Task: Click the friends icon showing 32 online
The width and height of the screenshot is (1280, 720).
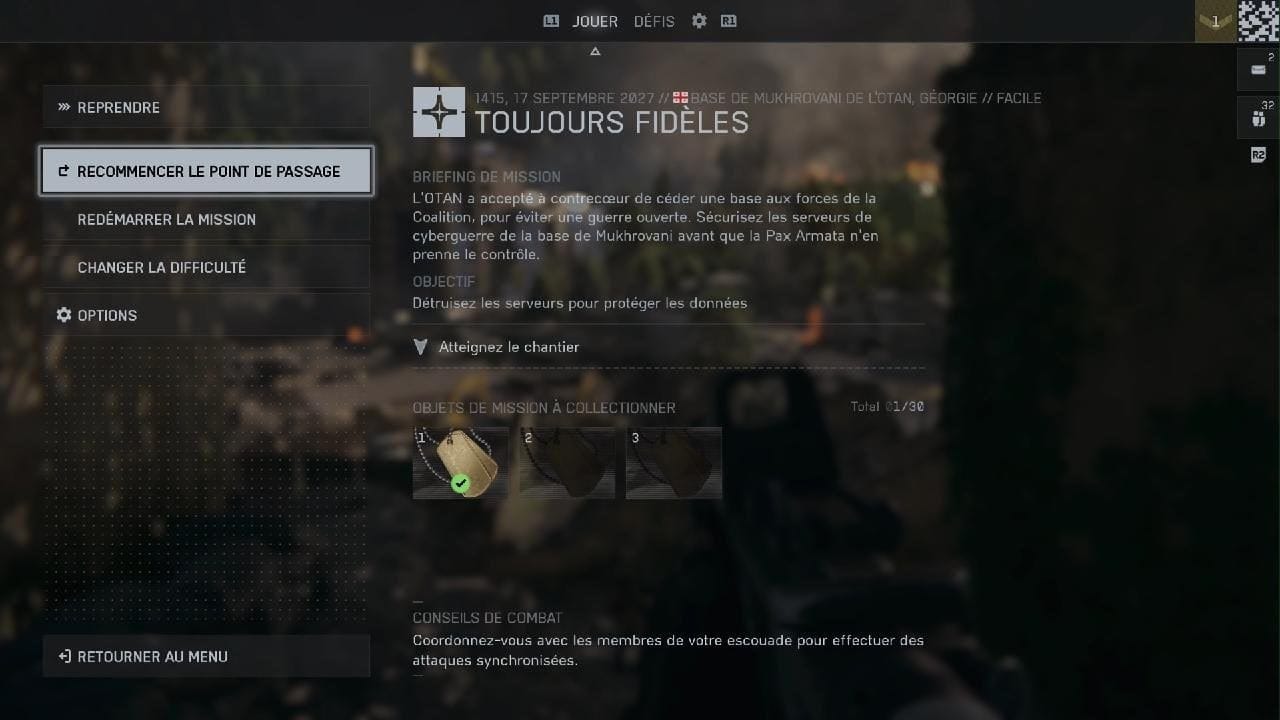Action: [1257, 117]
